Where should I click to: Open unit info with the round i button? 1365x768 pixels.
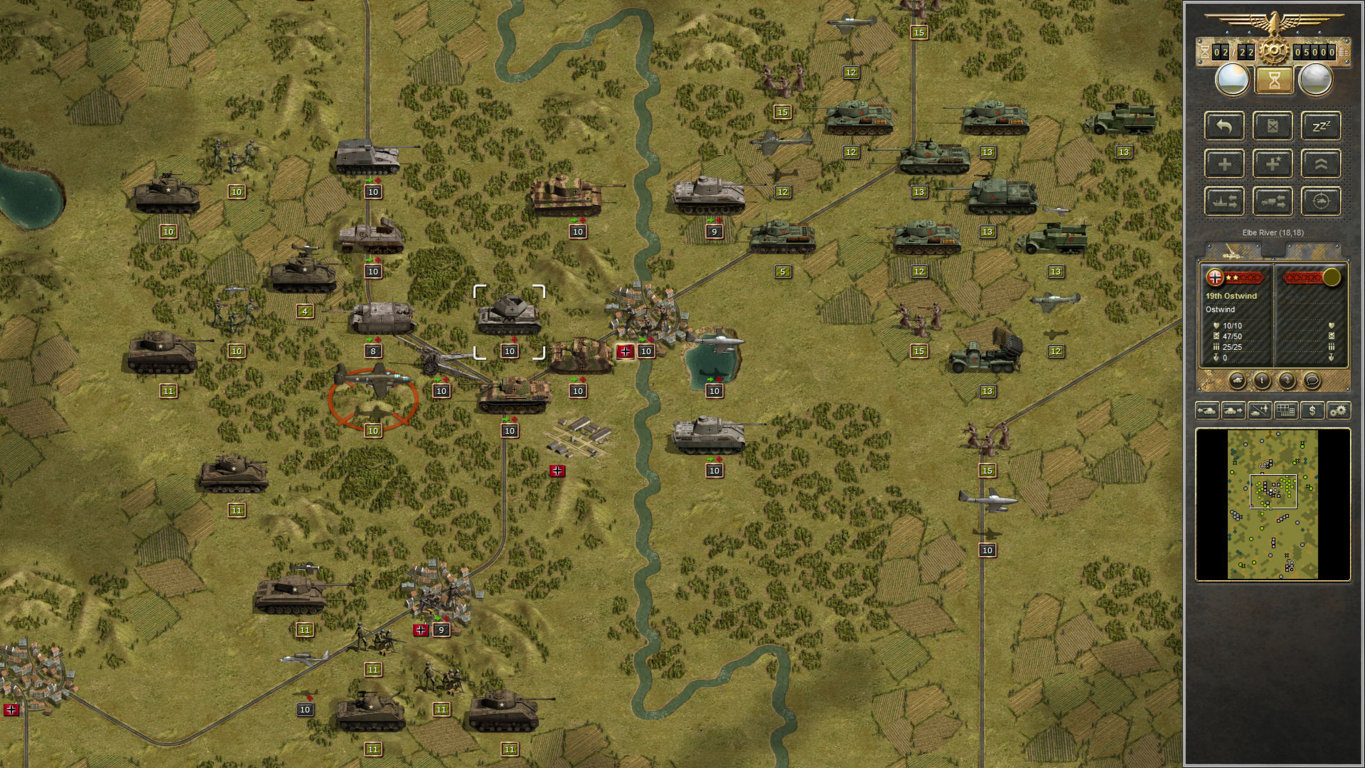[x=1262, y=380]
